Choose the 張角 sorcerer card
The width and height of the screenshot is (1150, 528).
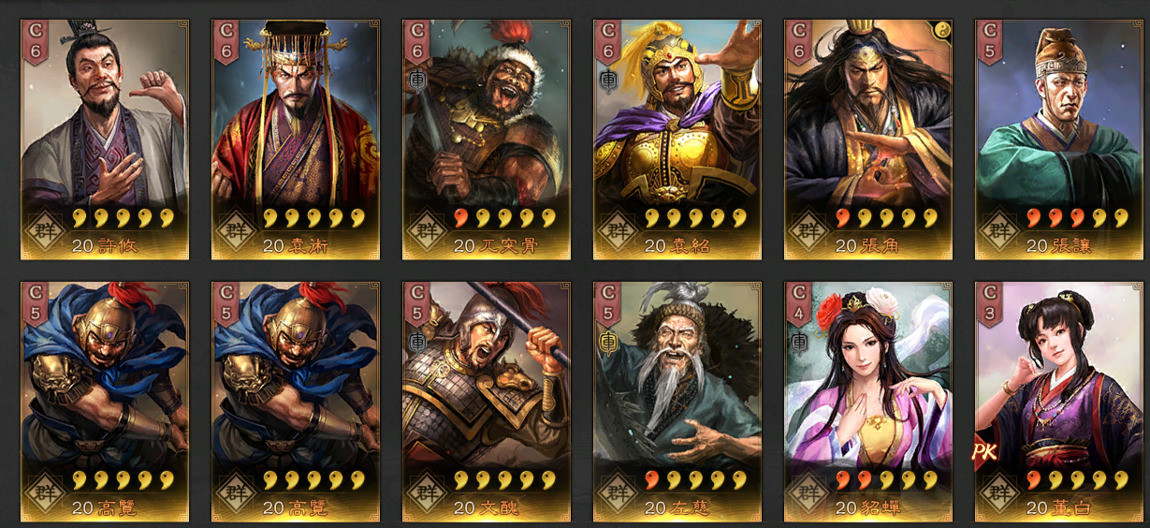point(868,138)
